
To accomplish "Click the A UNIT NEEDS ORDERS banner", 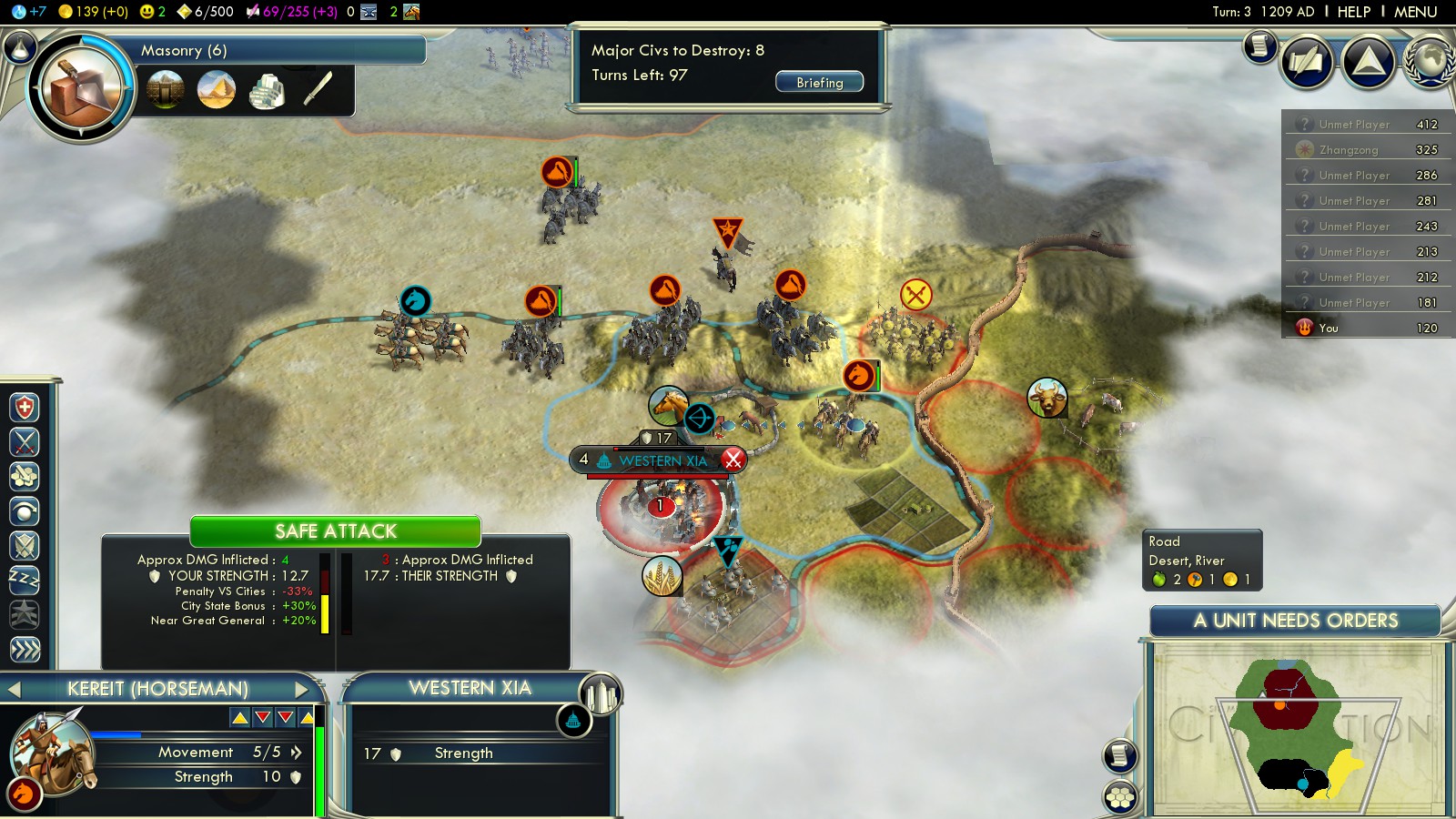I will [1295, 621].
